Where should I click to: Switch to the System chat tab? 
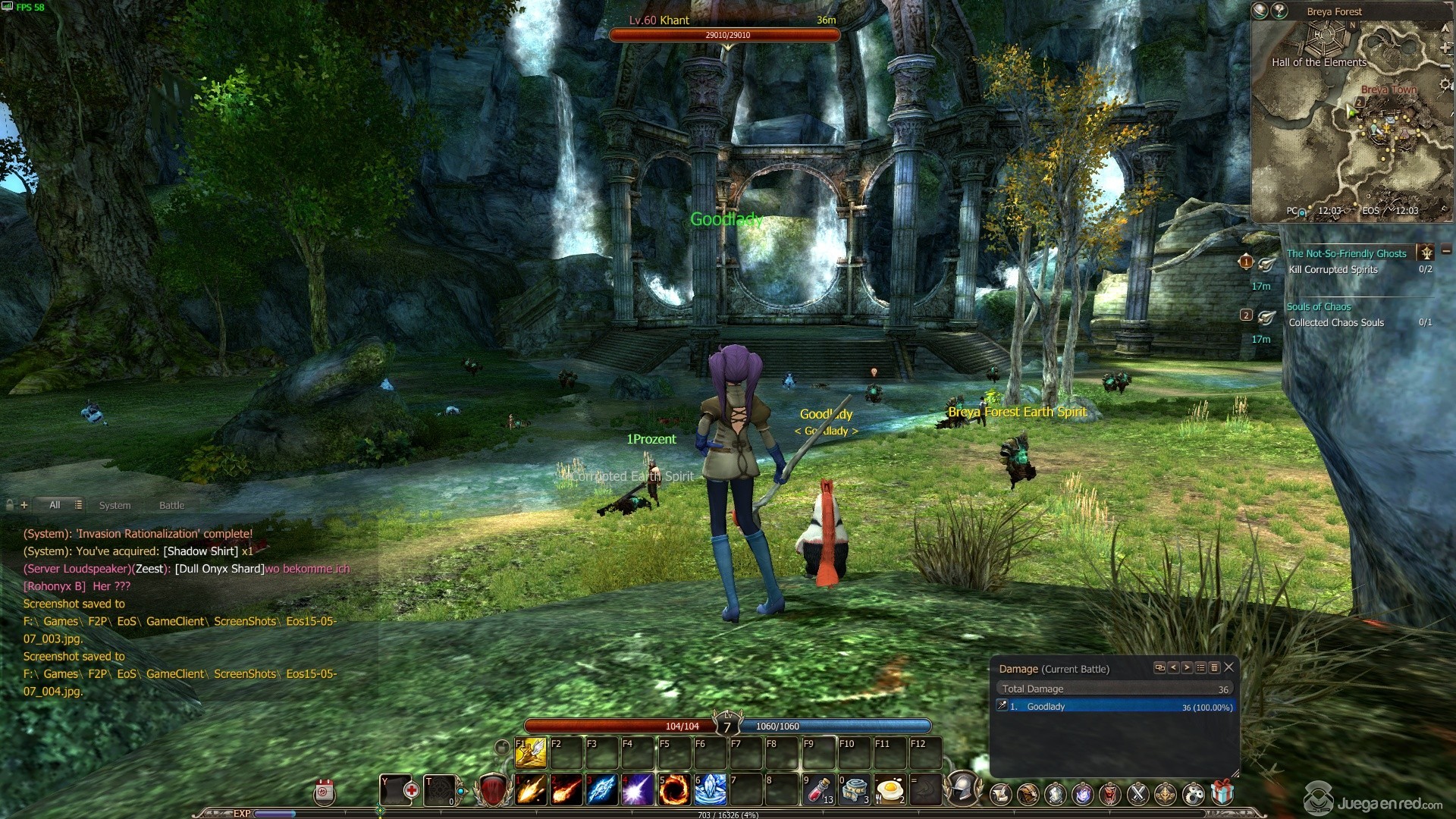click(x=115, y=505)
